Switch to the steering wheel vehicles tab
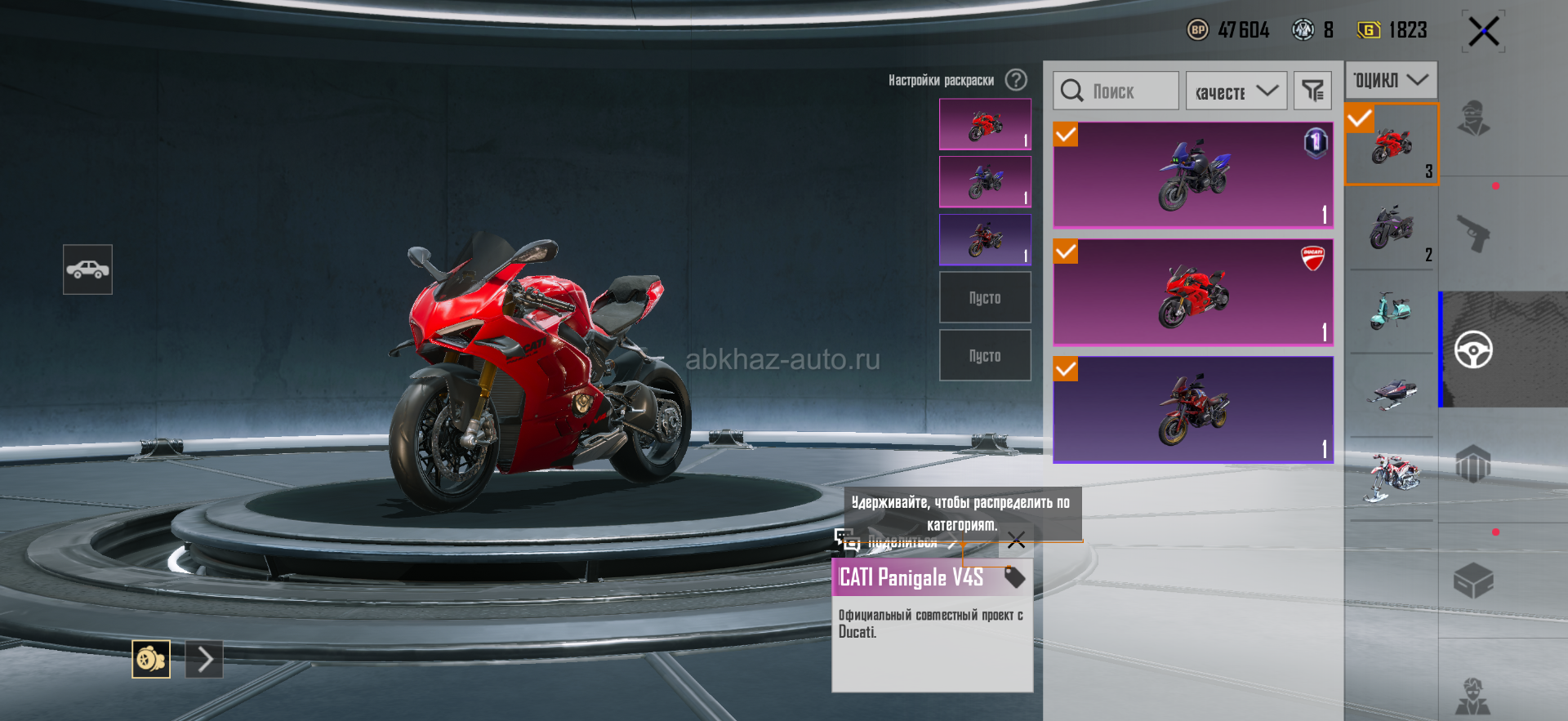Screen dimensions: 1568x721 1473,350
